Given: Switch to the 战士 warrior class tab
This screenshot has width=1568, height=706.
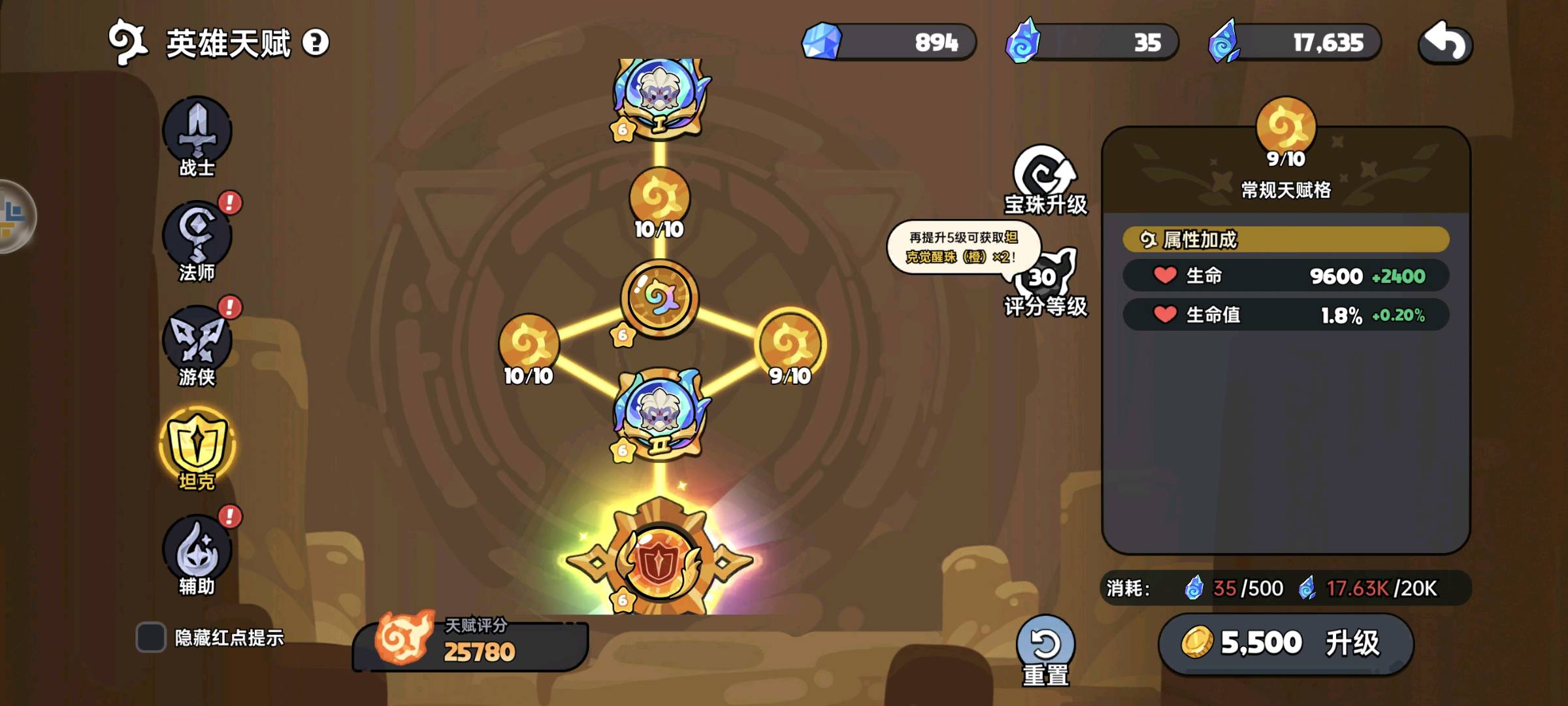Looking at the screenshot, I should pyautogui.click(x=197, y=134).
